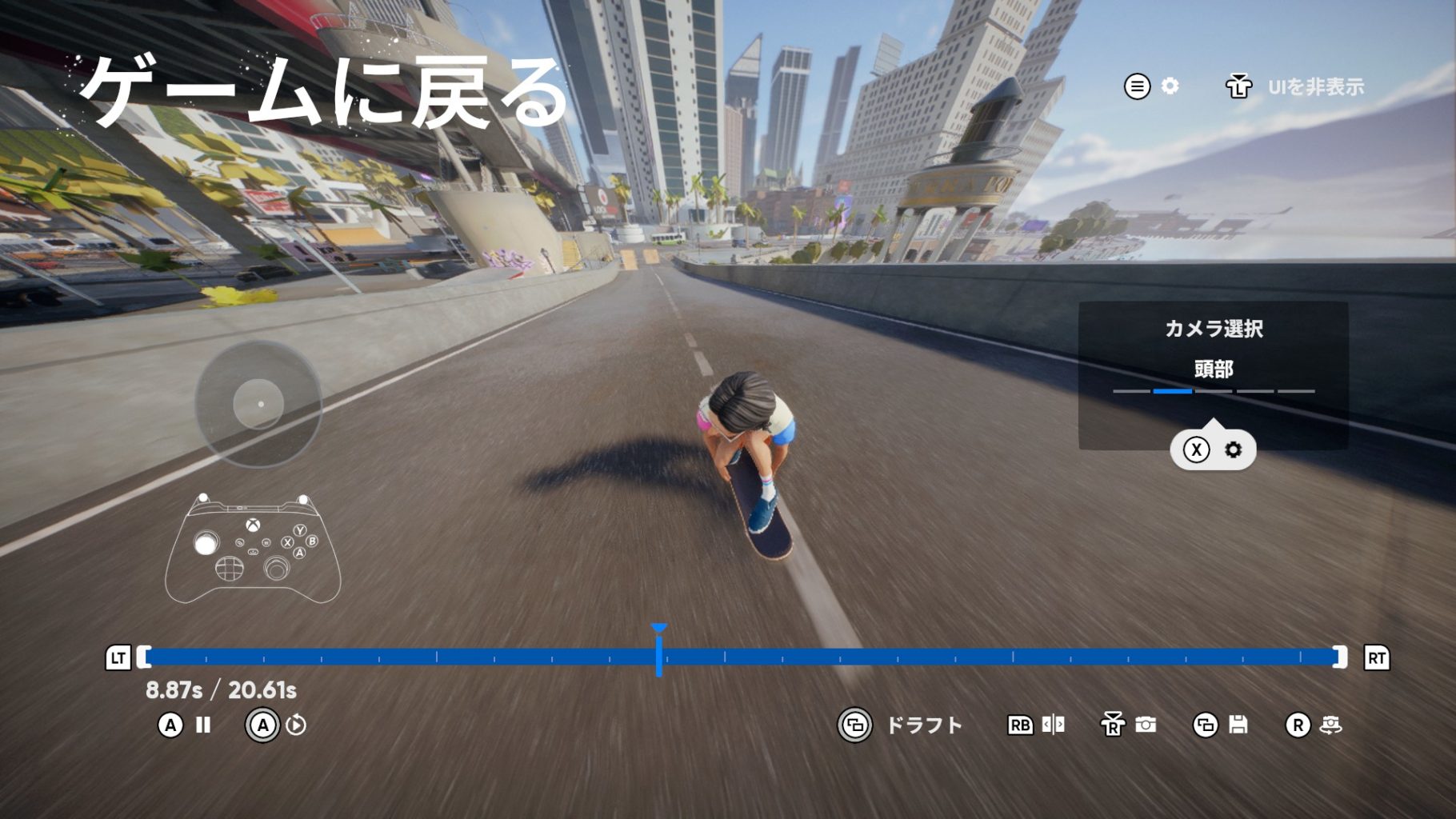The image size is (1456, 819).
Task: Pause the replay with the pause icon
Action: point(203,725)
